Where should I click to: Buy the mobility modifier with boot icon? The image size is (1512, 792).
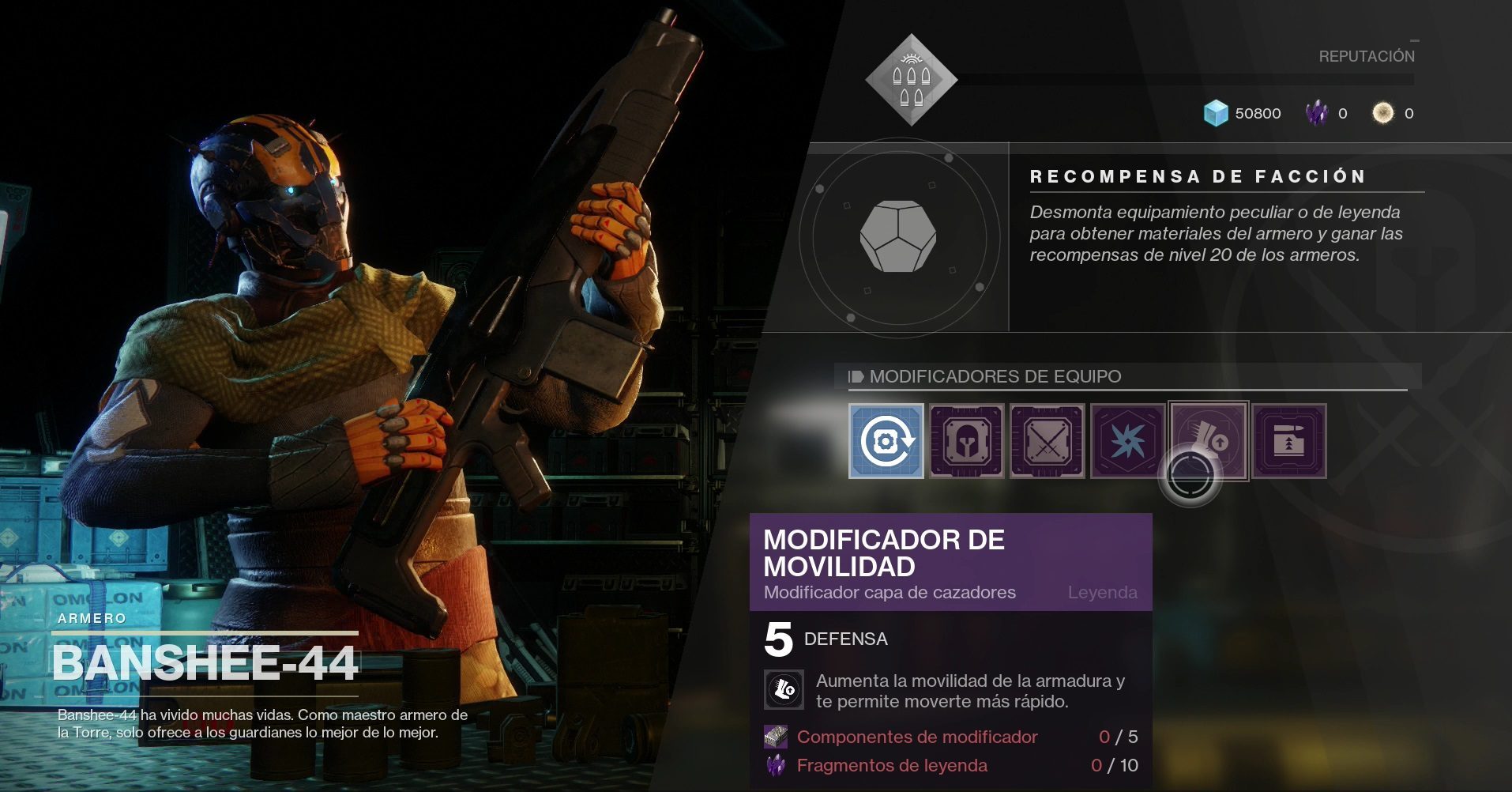(x=1209, y=441)
